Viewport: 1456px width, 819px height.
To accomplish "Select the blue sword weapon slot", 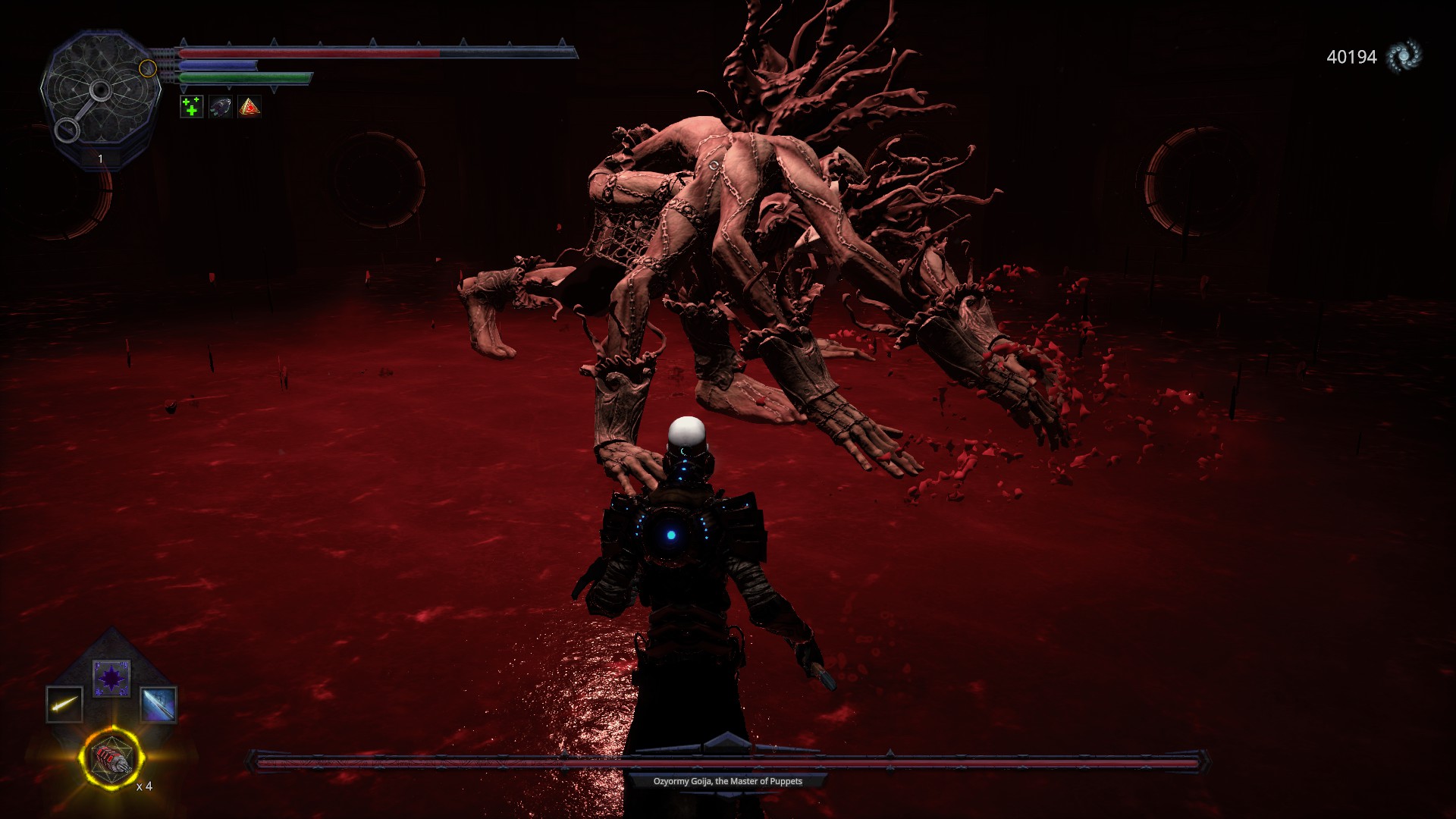I will point(158,704).
